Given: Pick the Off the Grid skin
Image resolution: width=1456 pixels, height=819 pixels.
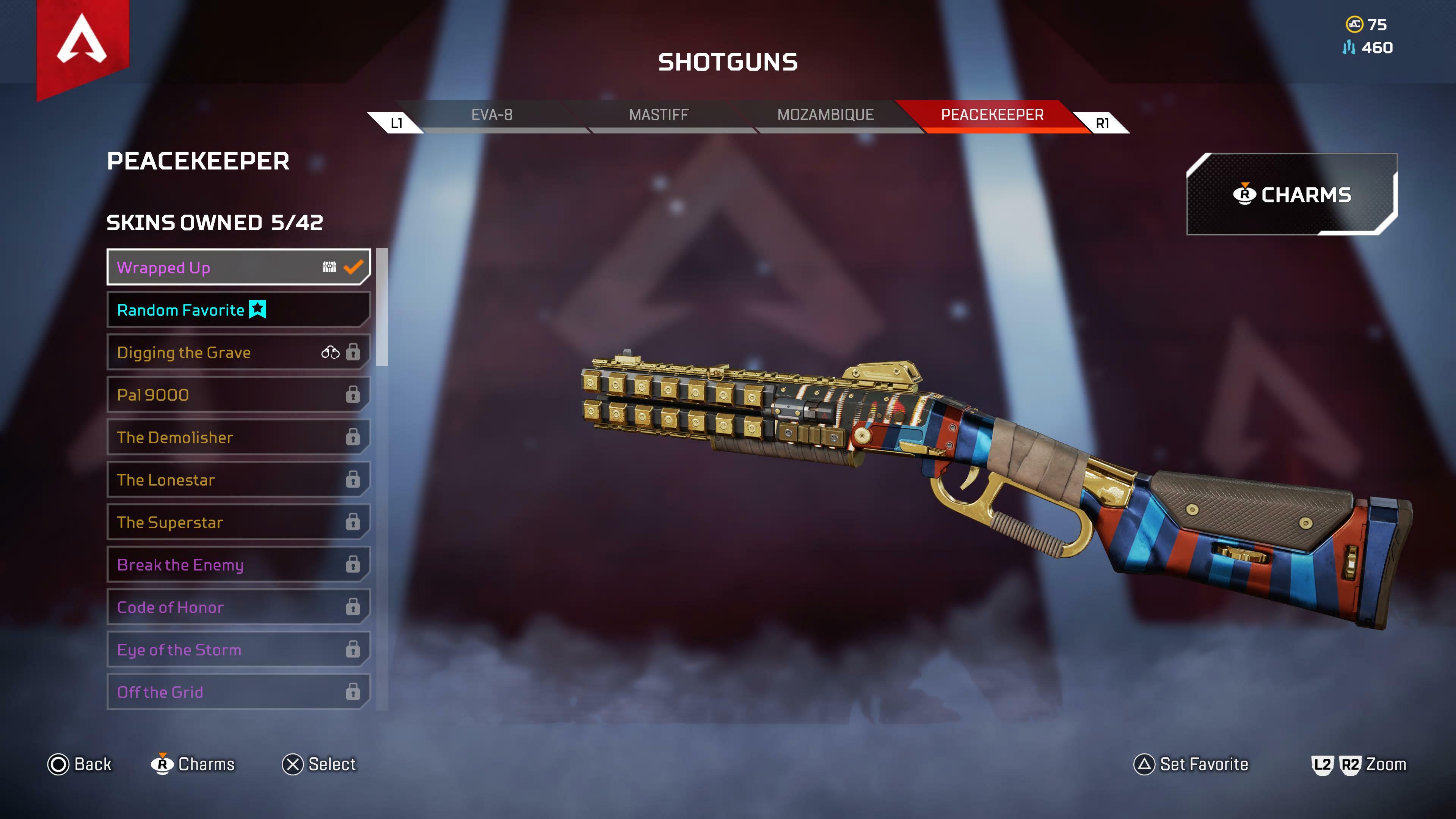Looking at the screenshot, I should [238, 692].
